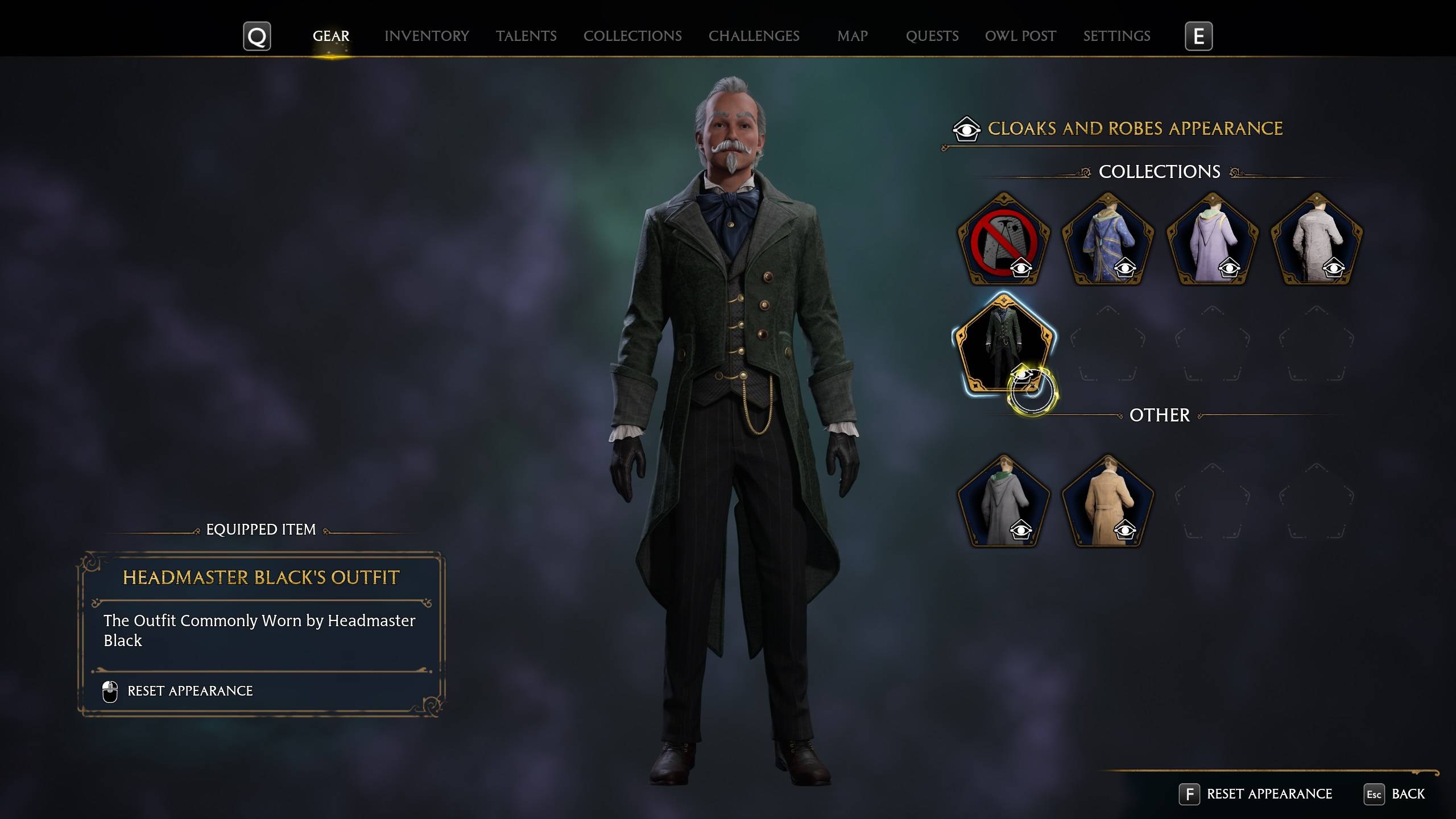Open the Inventory tab
The width and height of the screenshot is (1456, 819).
pyautogui.click(x=427, y=36)
